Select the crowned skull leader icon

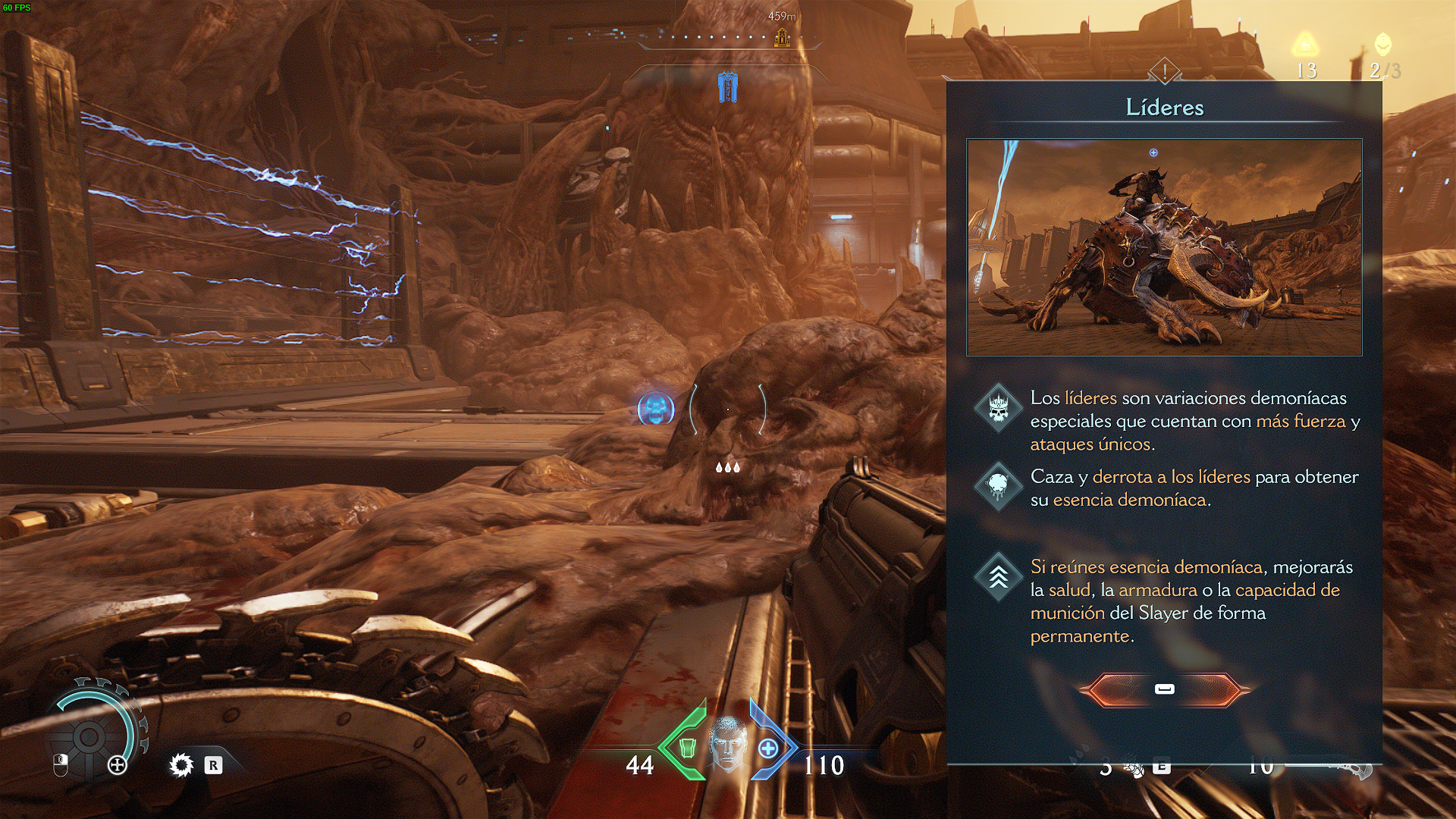click(998, 408)
